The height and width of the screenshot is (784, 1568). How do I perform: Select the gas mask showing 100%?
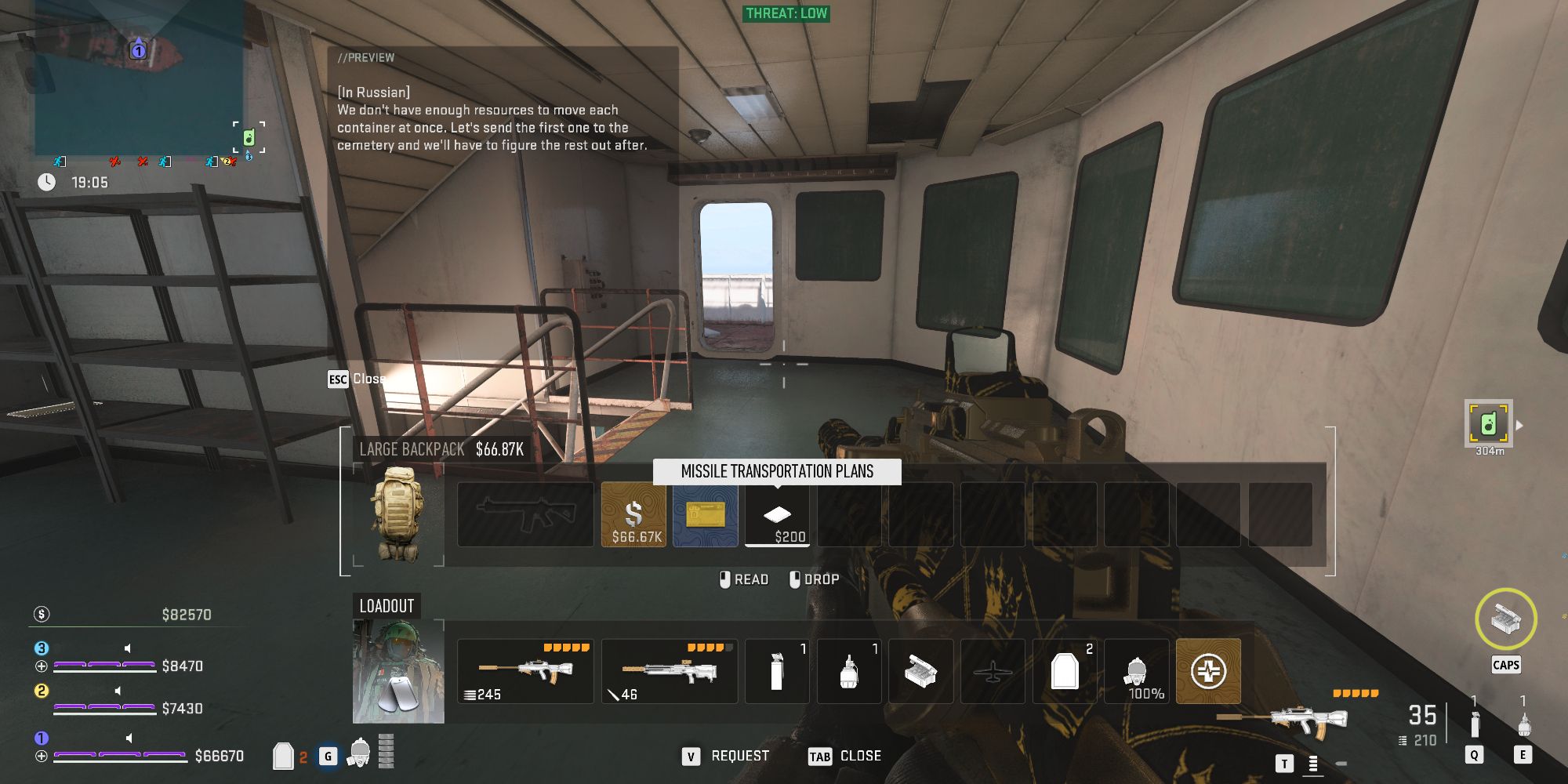1137,671
